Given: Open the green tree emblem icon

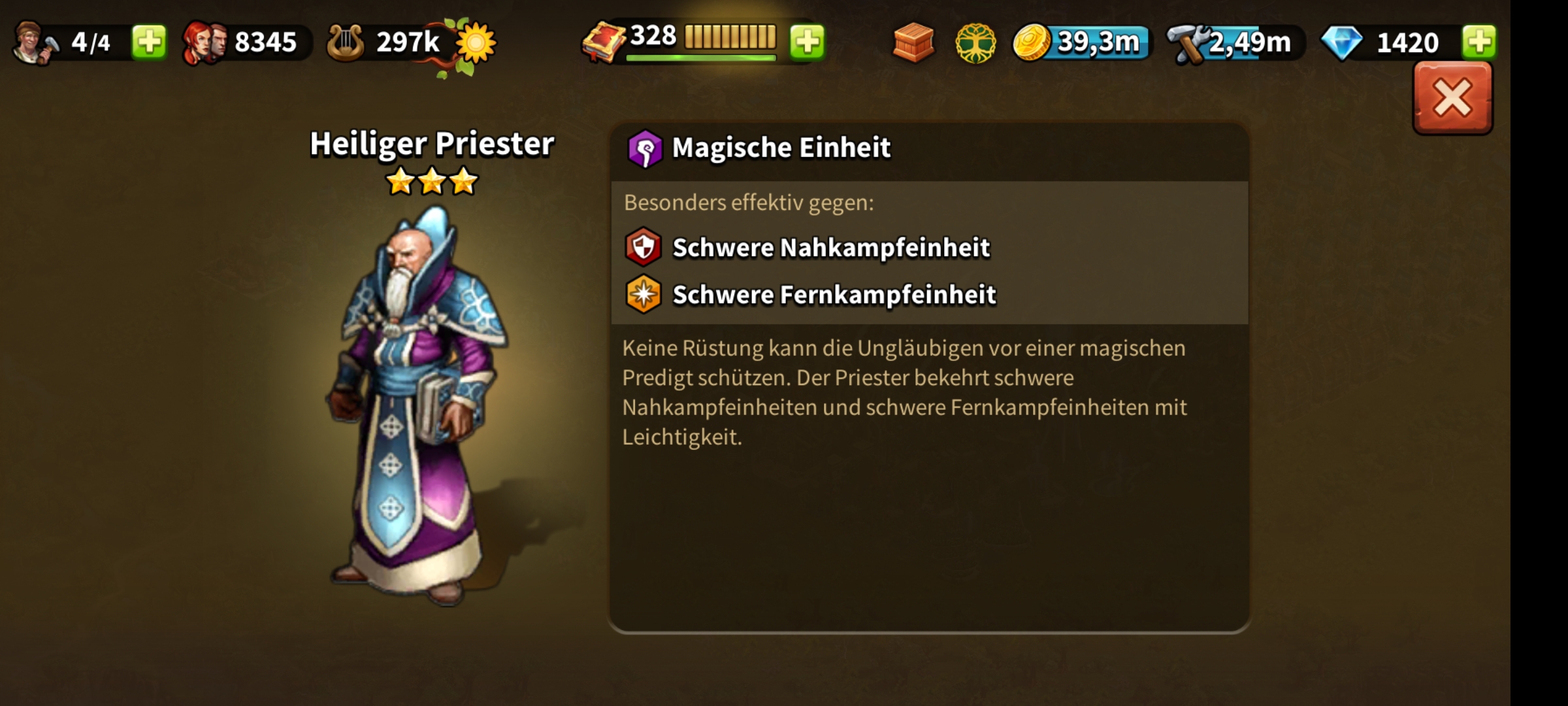Looking at the screenshot, I should pyautogui.click(x=975, y=43).
